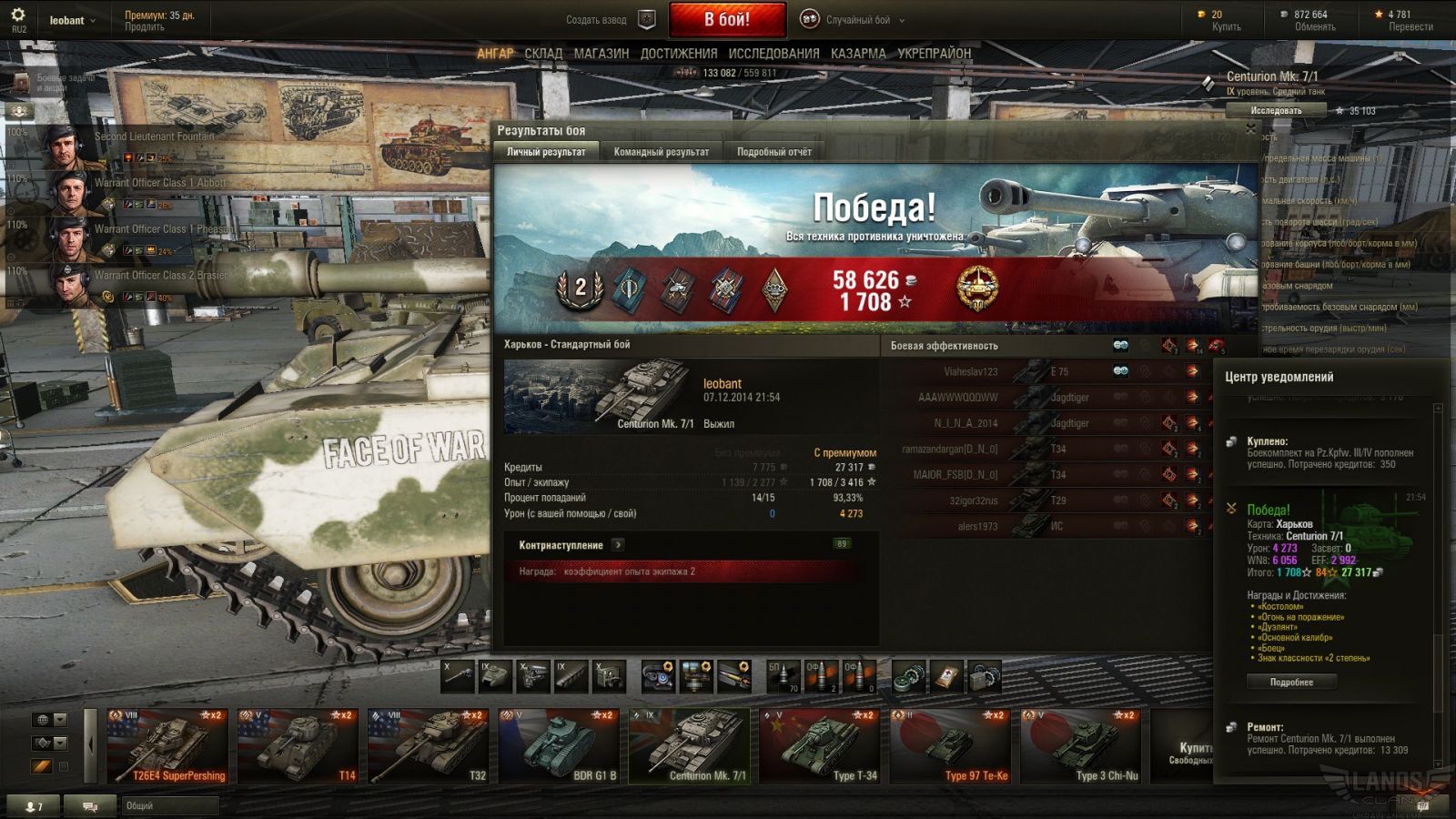Open the КАЗАРМА barracks menu
The width and height of the screenshot is (1456, 819).
pos(858,54)
